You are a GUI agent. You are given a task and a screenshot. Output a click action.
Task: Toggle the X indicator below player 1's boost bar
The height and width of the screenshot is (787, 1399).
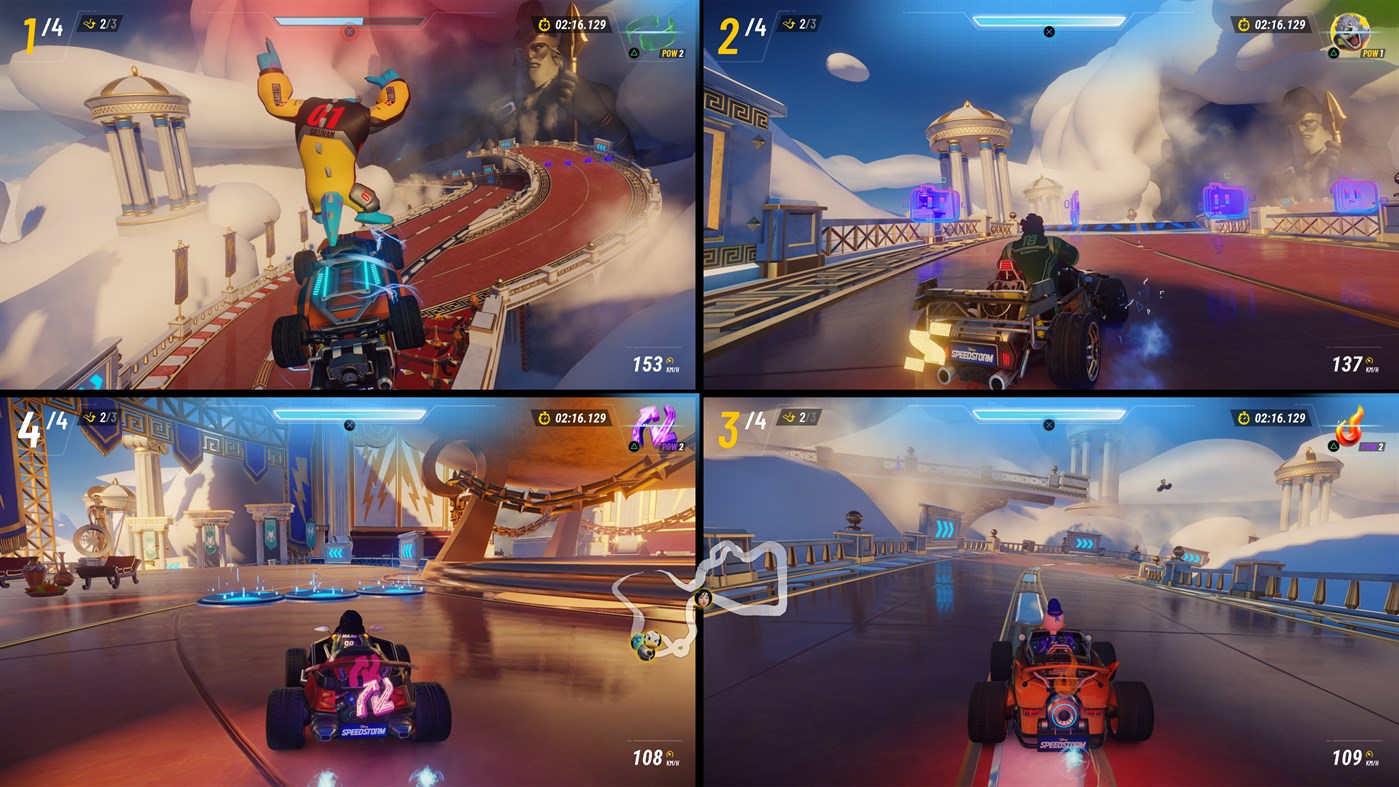[350, 29]
